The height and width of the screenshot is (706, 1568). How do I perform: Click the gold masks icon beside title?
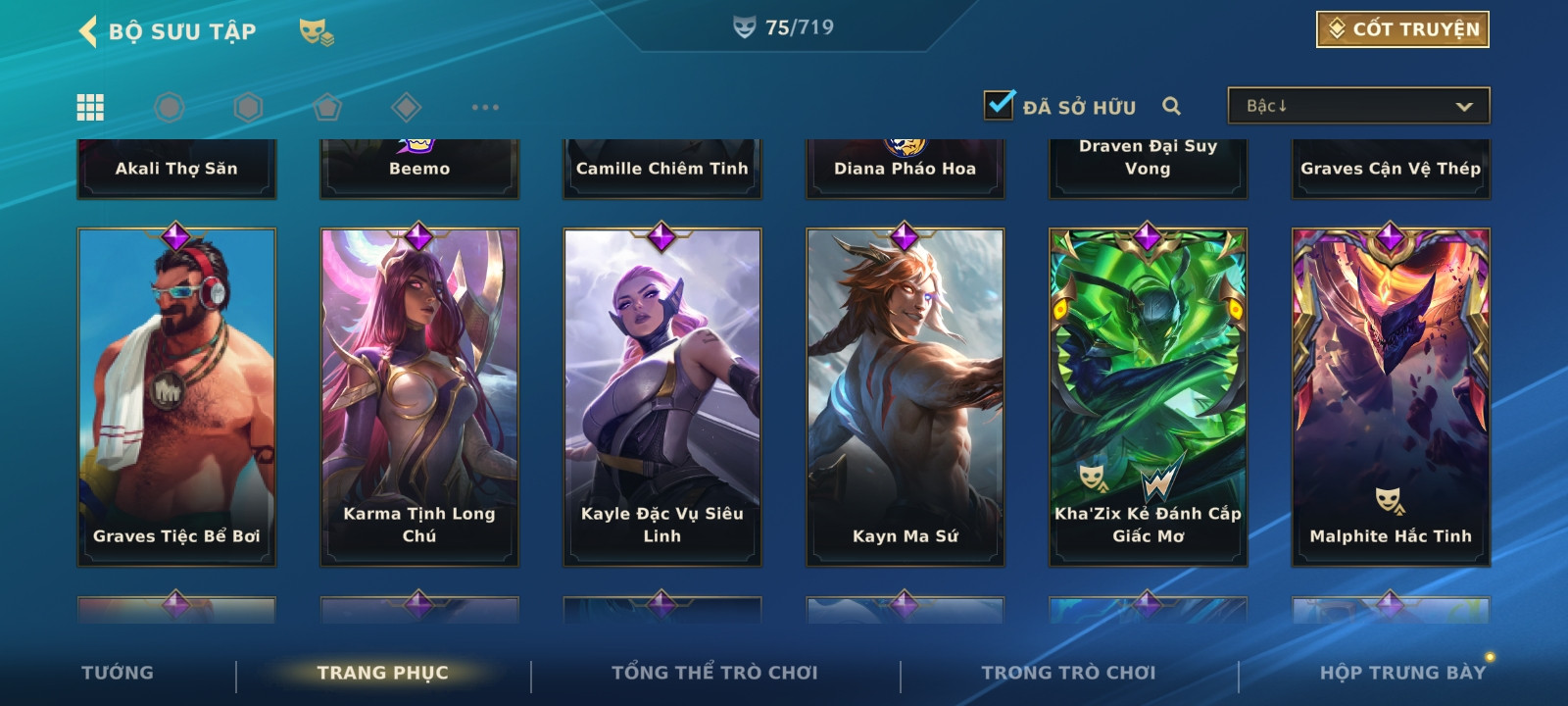coord(316,32)
